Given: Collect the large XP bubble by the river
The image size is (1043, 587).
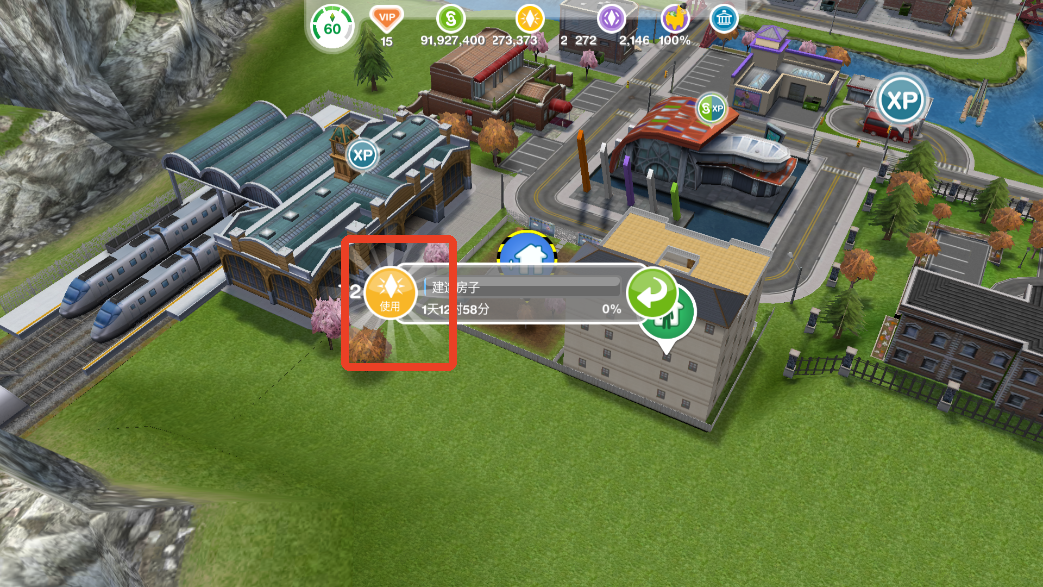Looking at the screenshot, I should tap(901, 101).
